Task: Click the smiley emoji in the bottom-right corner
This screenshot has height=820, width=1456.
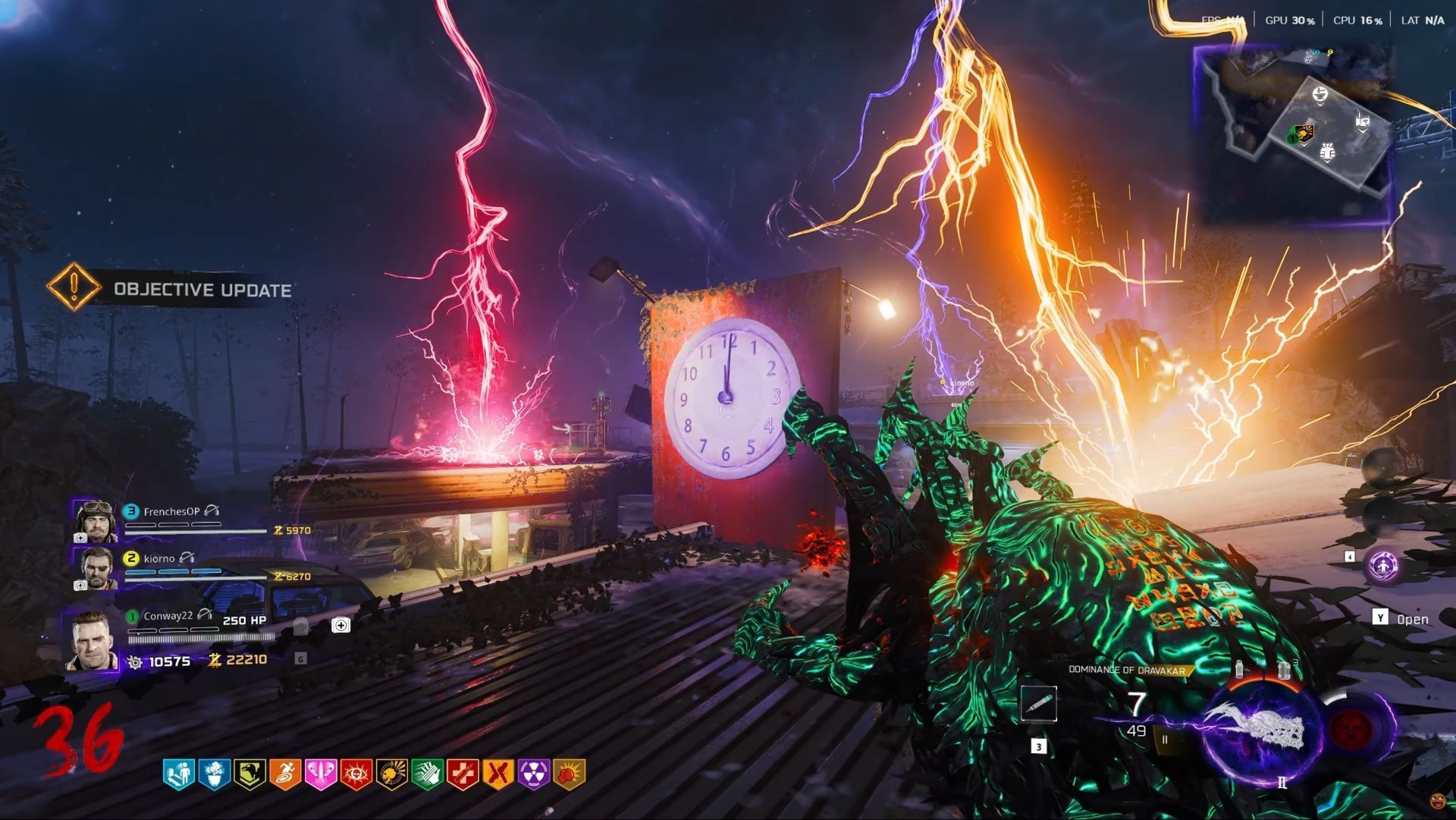Action: click(x=1438, y=801)
